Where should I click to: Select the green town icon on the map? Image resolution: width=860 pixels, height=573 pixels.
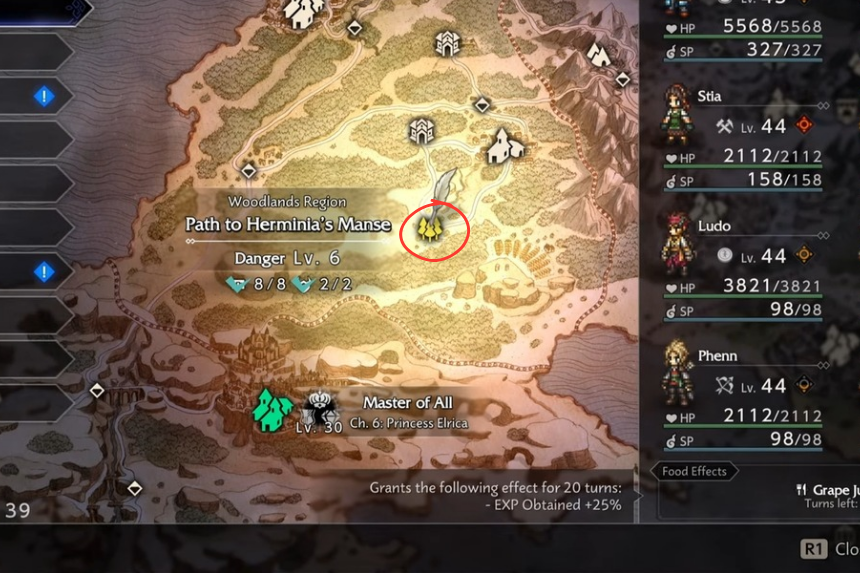(271, 409)
